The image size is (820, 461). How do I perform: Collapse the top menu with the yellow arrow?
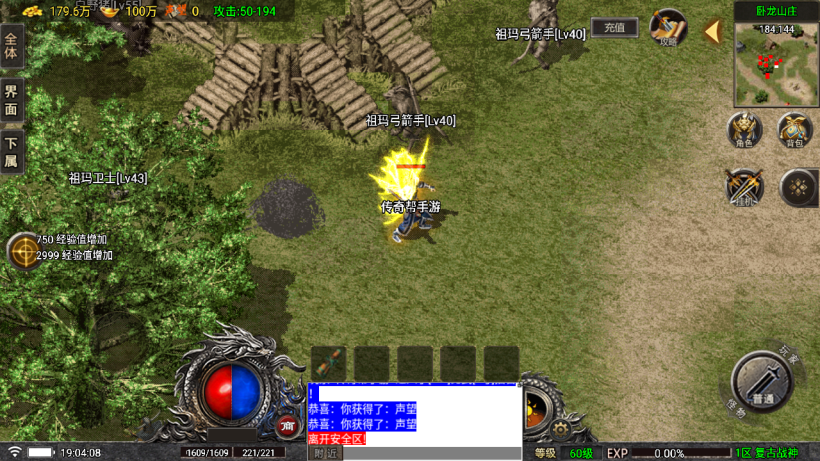[x=712, y=32]
